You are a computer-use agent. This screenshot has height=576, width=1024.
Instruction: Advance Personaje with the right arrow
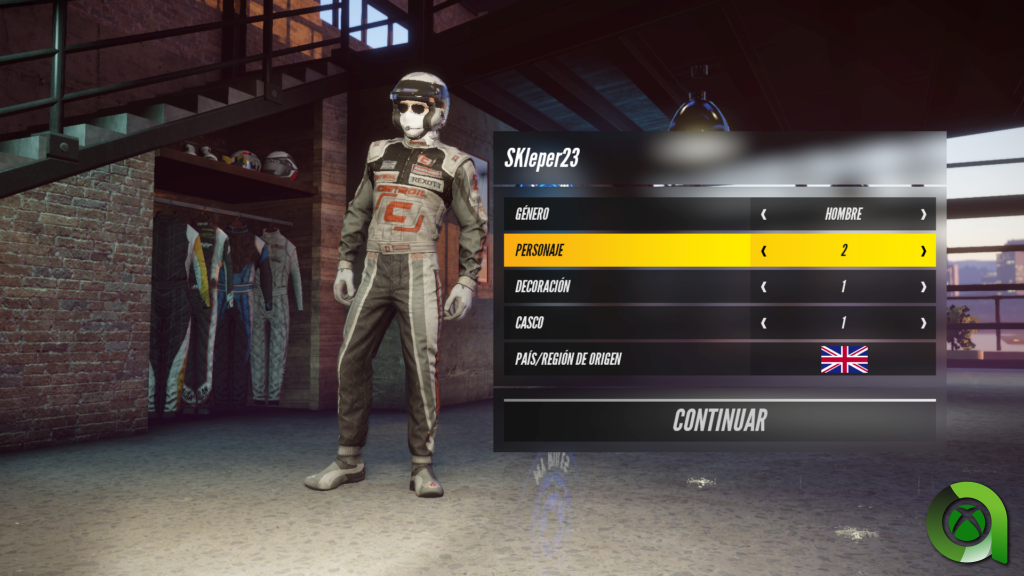coord(923,251)
